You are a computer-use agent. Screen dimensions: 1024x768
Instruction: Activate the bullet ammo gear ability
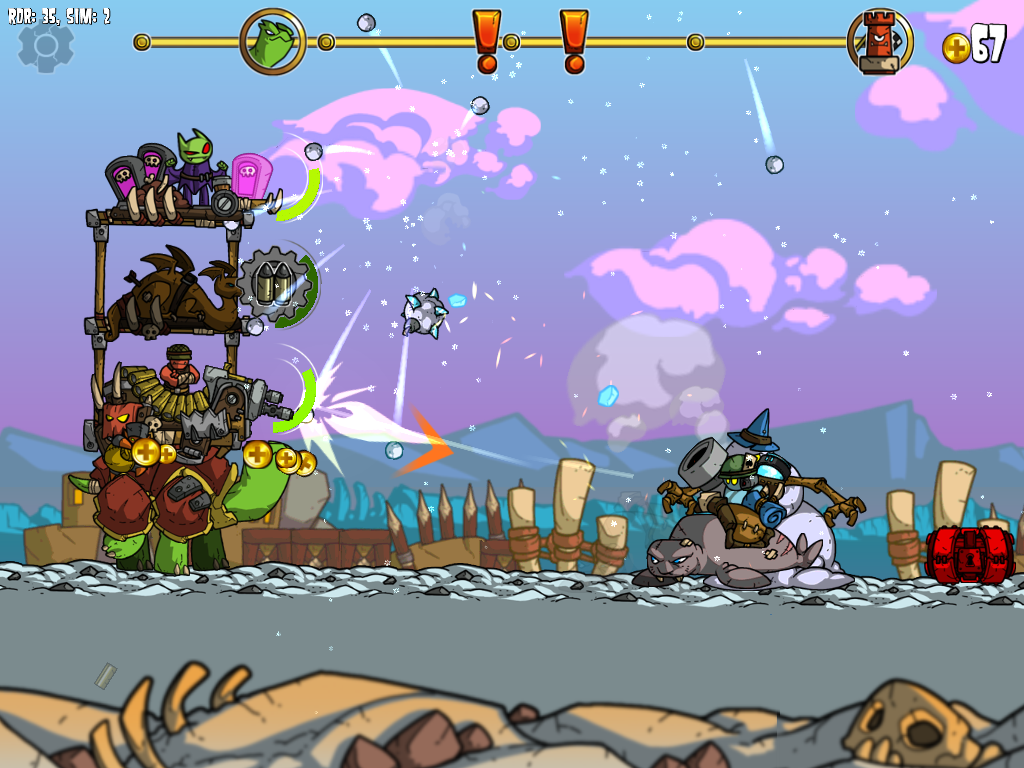click(277, 286)
